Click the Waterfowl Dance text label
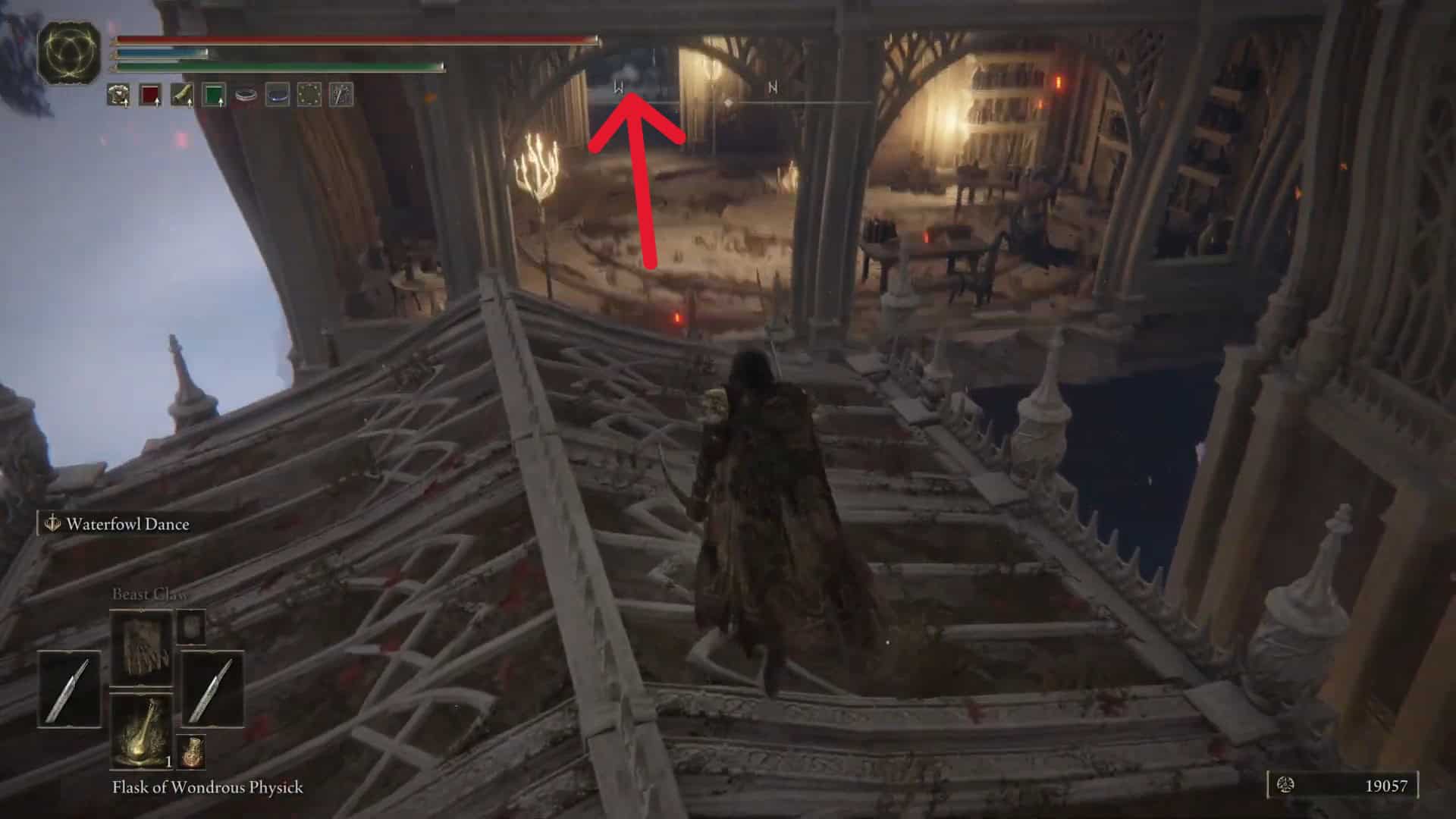This screenshot has width=1456, height=819. (127, 523)
